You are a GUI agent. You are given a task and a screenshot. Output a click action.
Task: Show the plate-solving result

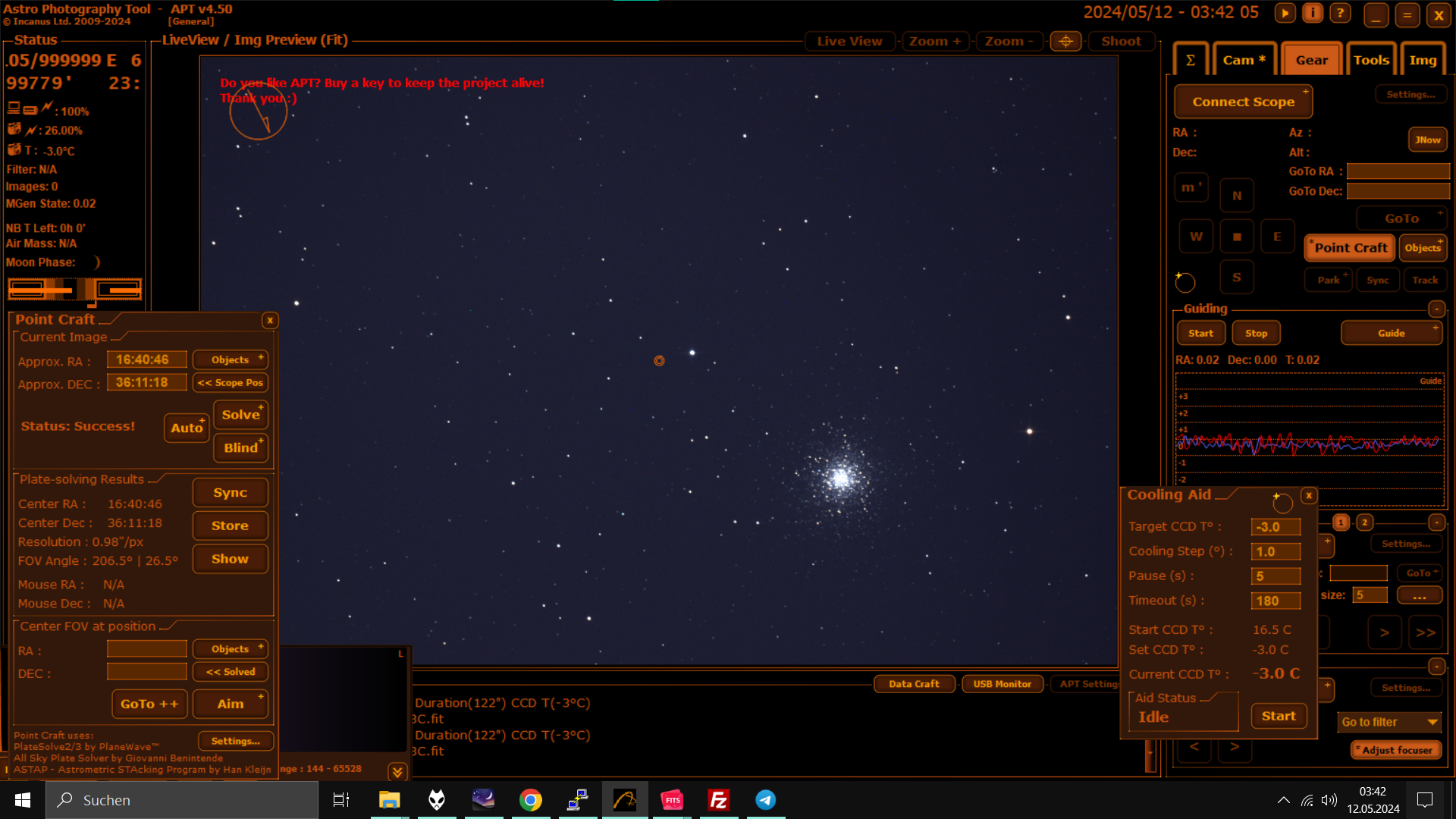tap(230, 559)
